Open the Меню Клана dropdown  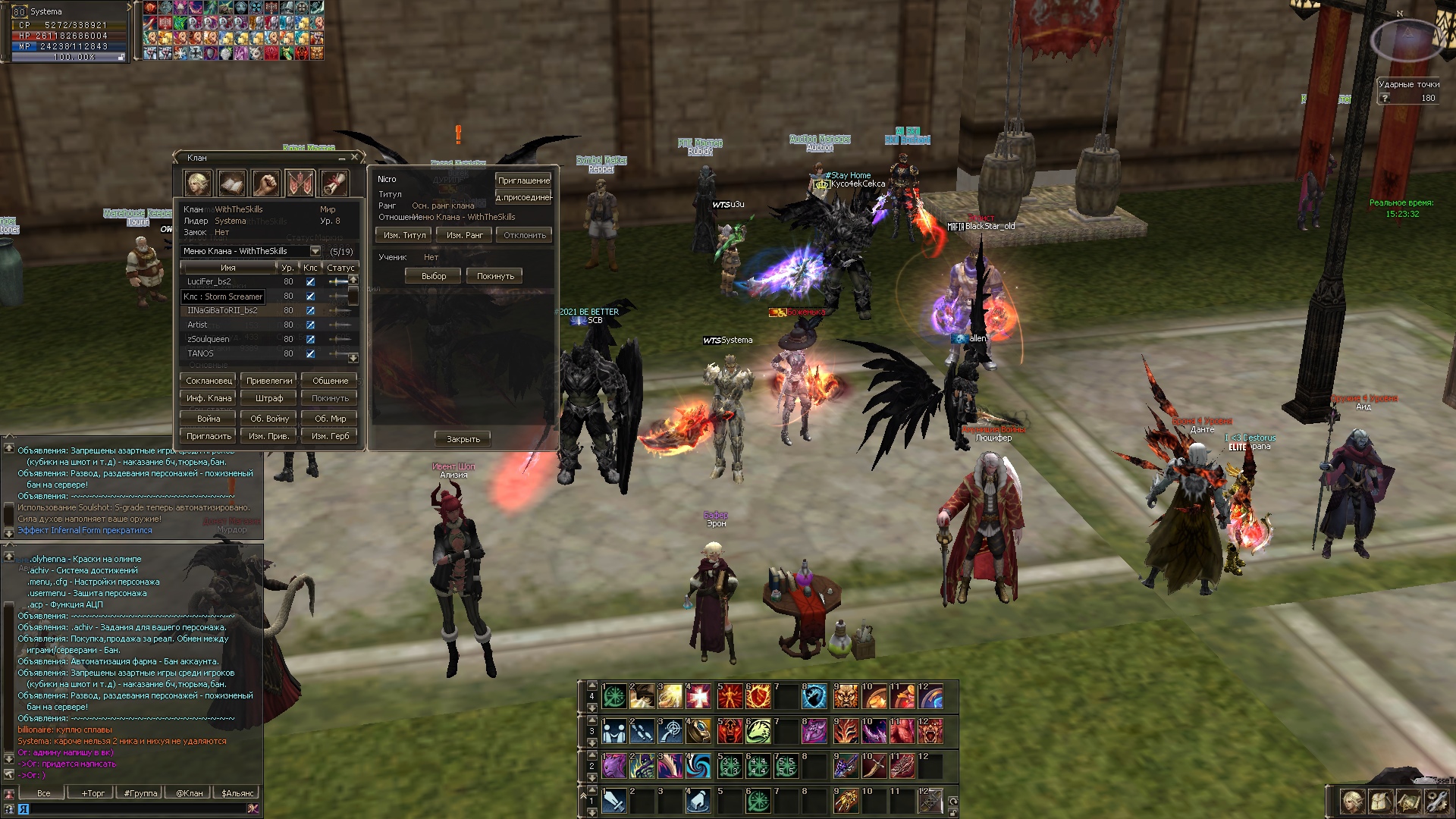tap(315, 251)
